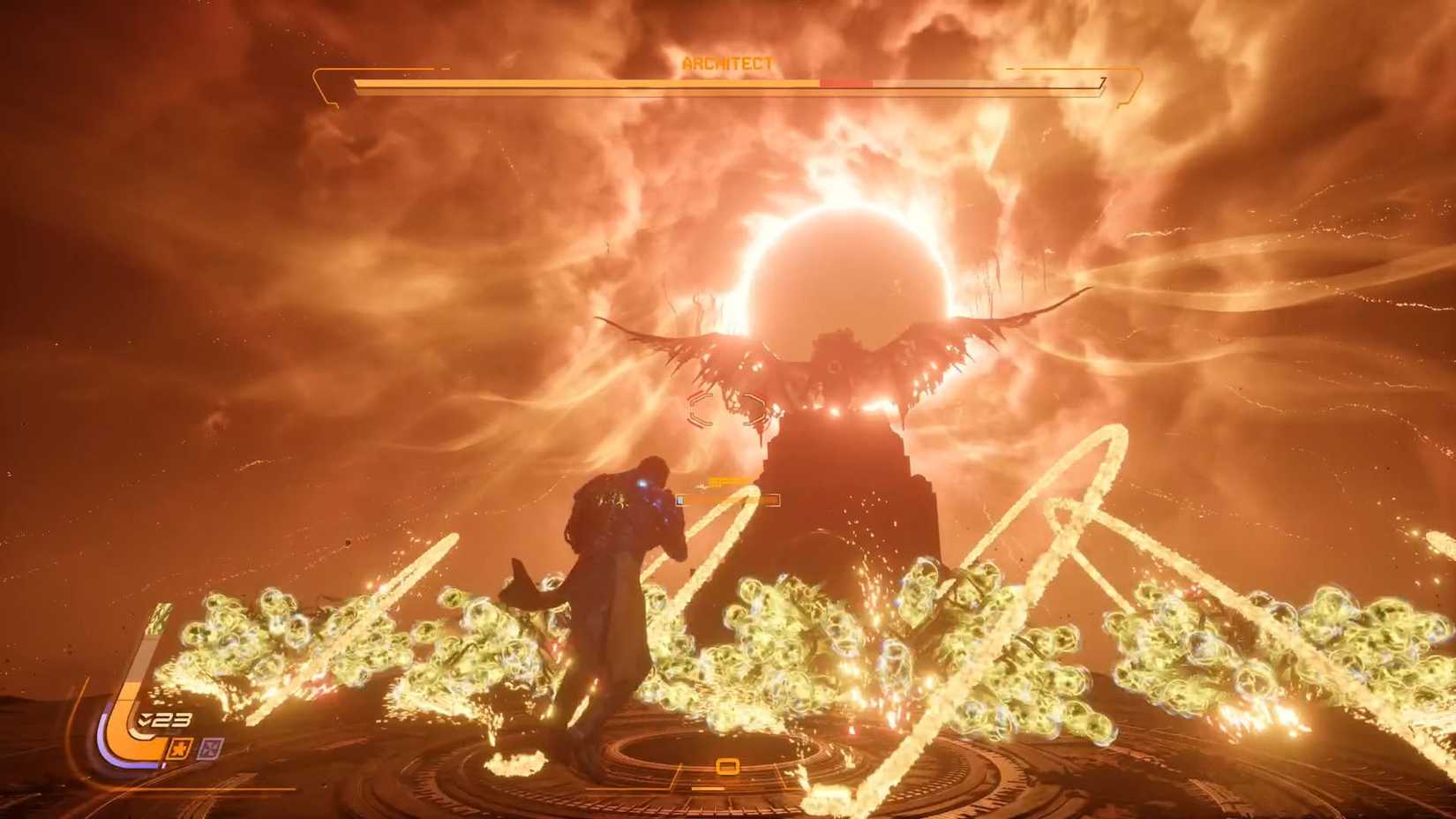This screenshot has width=1456, height=819.
Task: Click the red chunk of the Architect health bar
Action: [x=845, y=82]
